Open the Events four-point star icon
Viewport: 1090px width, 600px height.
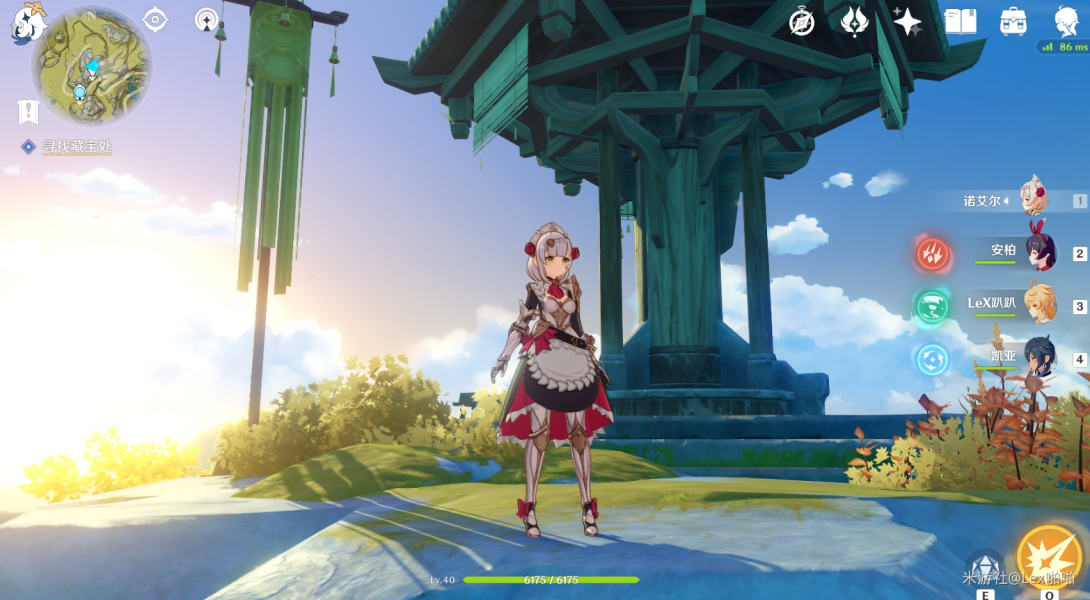907,22
